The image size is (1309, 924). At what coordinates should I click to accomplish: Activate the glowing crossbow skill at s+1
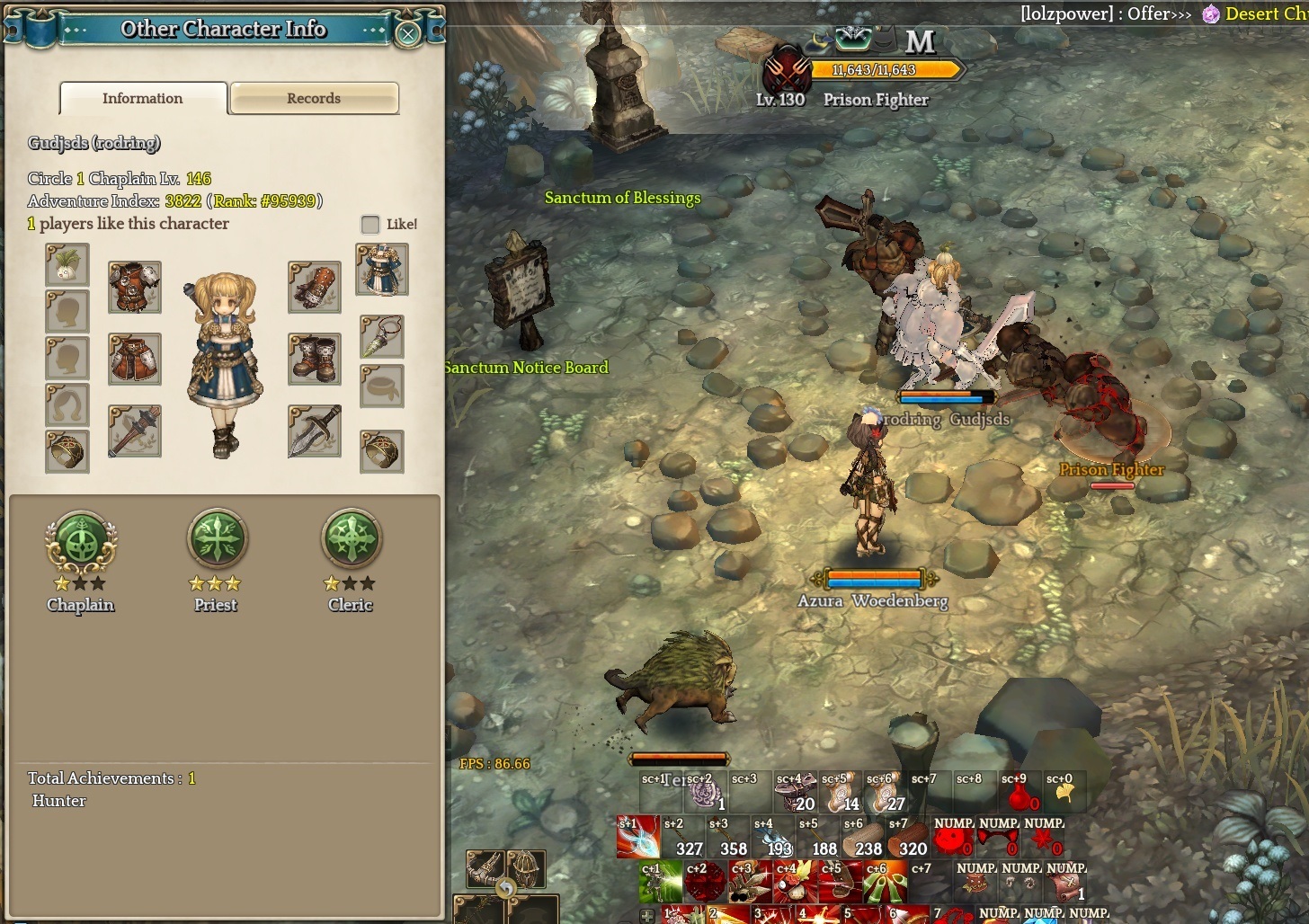[637, 838]
